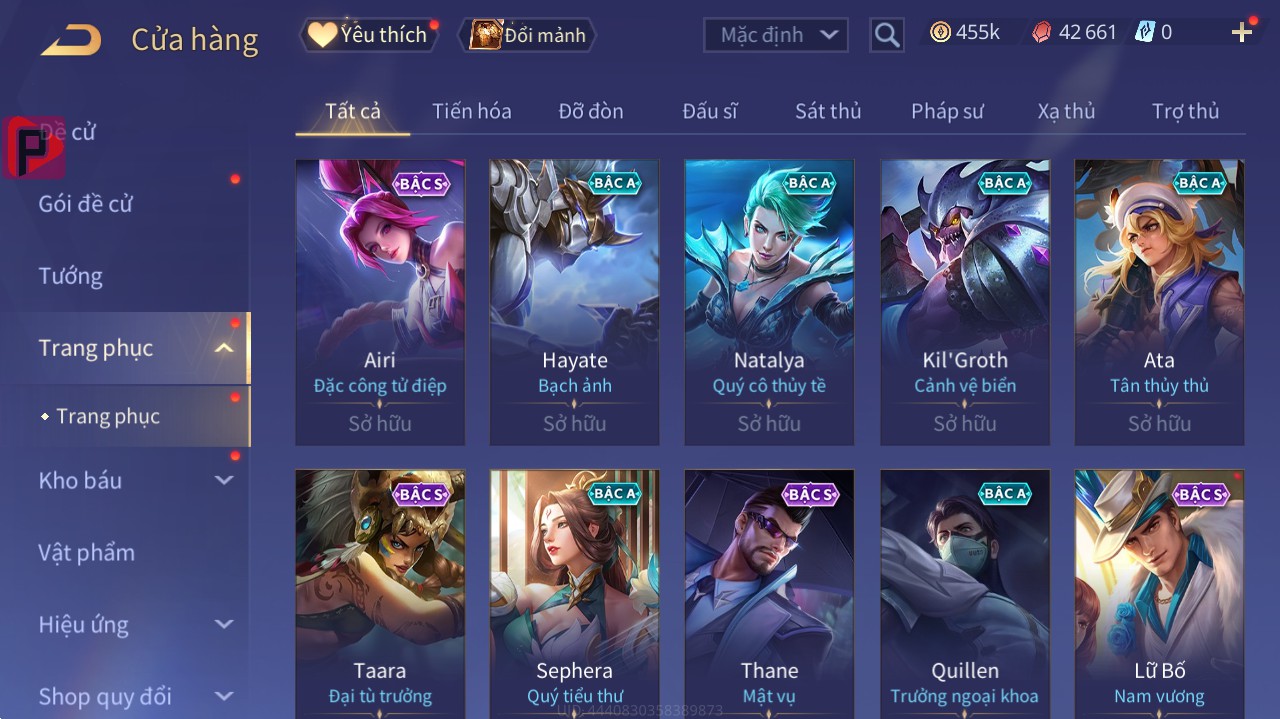Open the Mặc định sort dropdown

point(776,35)
